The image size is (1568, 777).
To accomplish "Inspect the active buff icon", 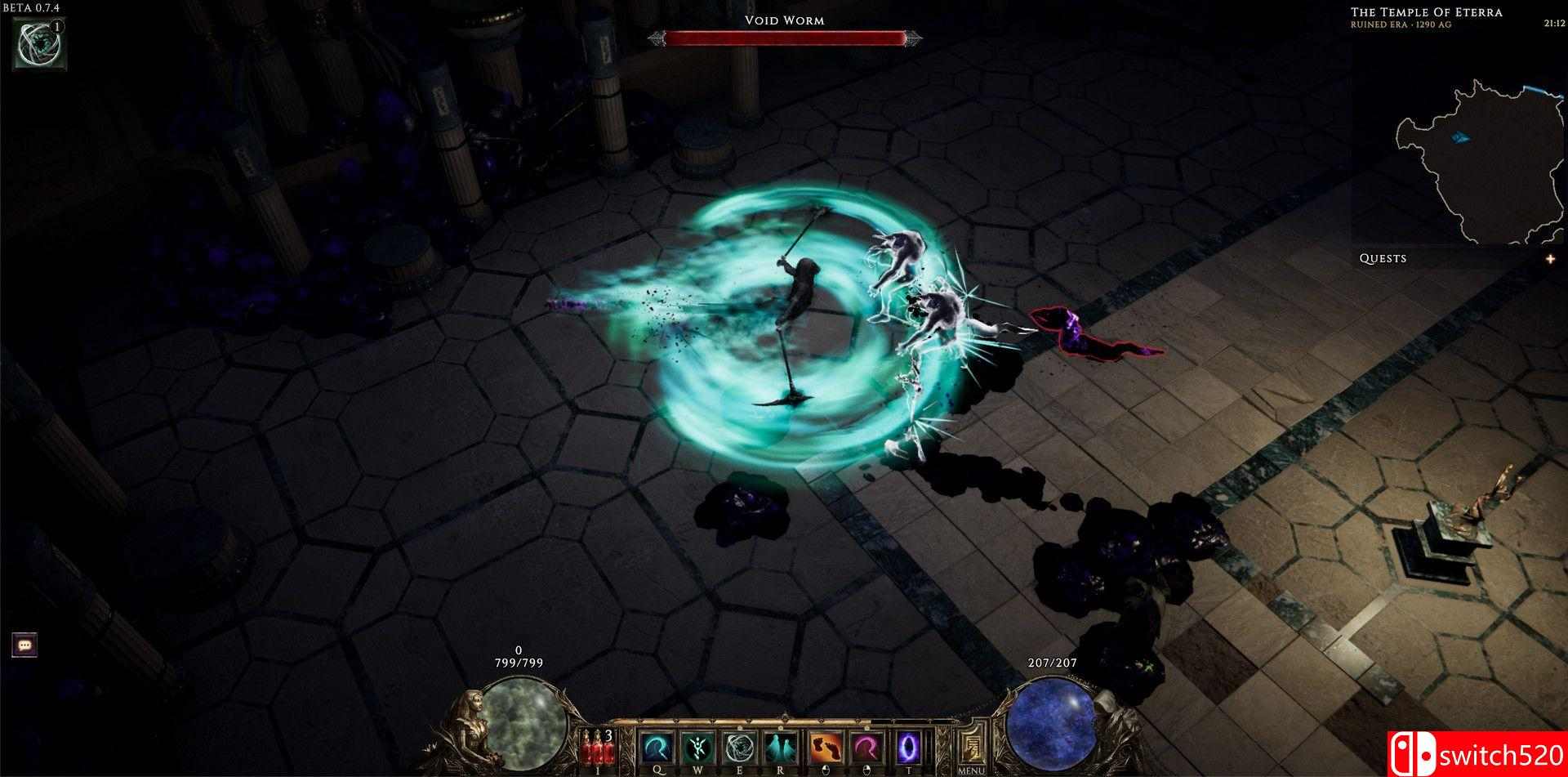I will [39, 42].
